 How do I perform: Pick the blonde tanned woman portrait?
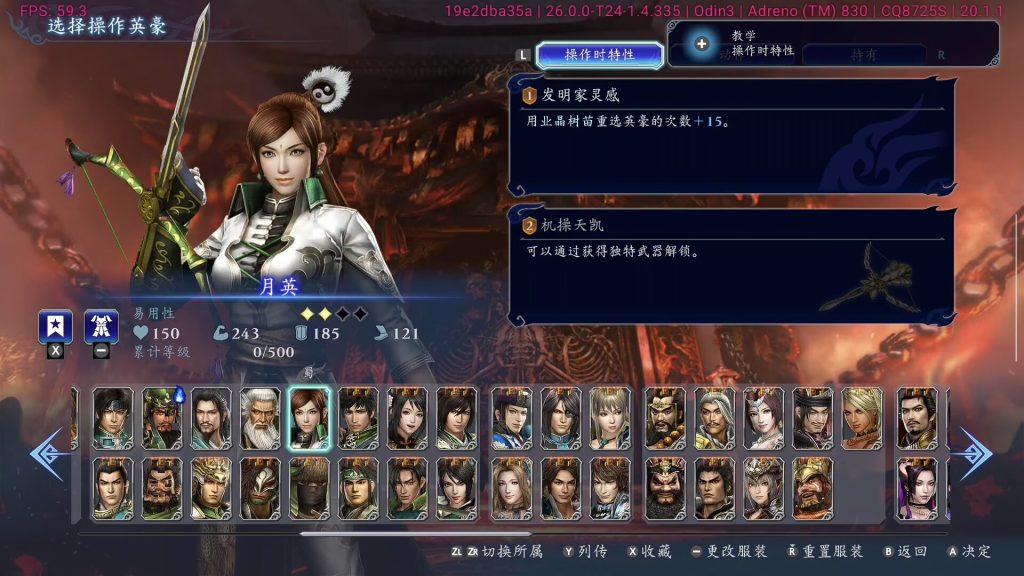[862, 418]
